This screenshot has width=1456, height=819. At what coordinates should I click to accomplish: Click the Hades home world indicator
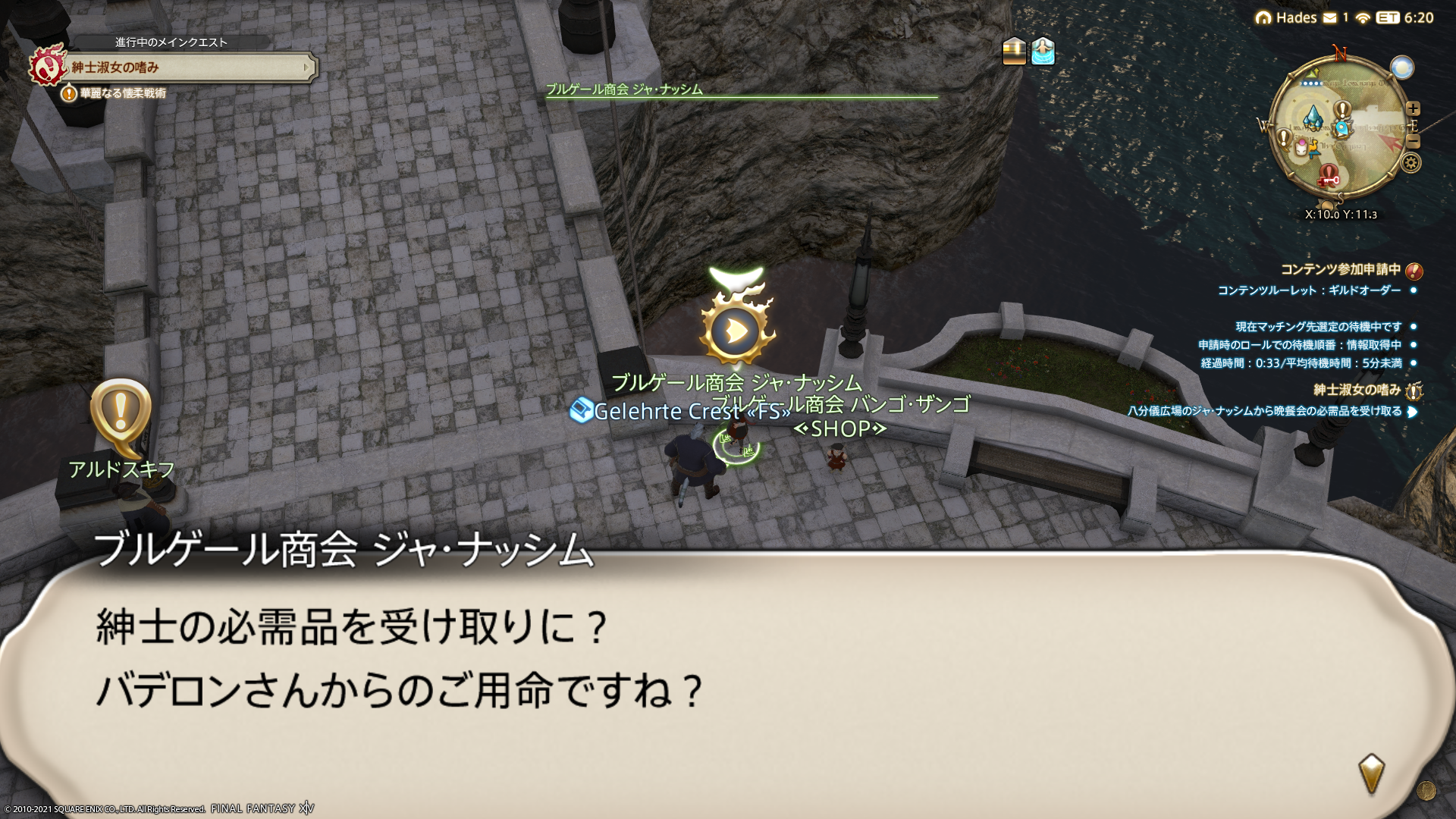[1287, 17]
